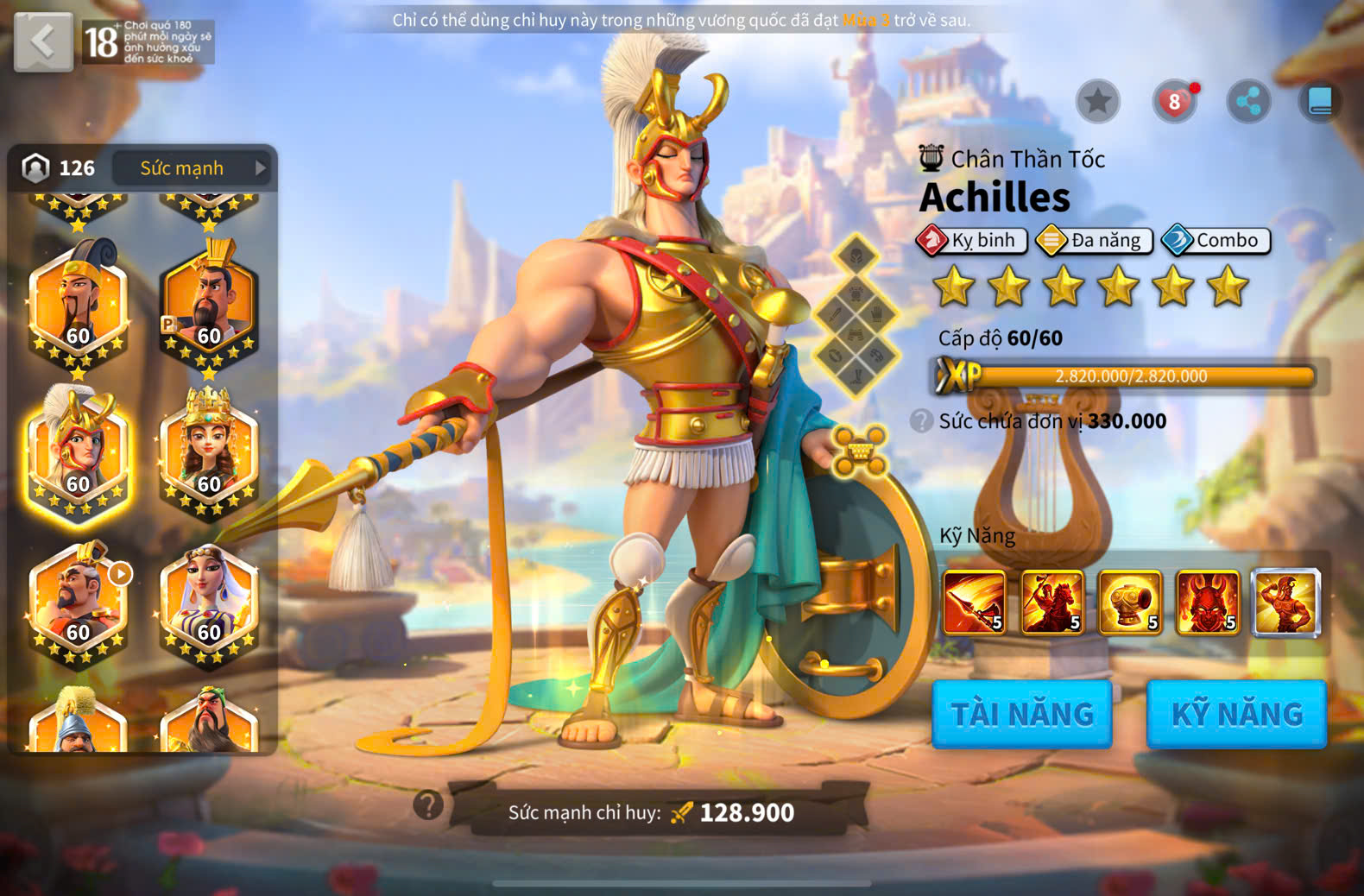The height and width of the screenshot is (896, 1364).
Task: Select the red demon mask skill icon
Action: coord(1207,603)
